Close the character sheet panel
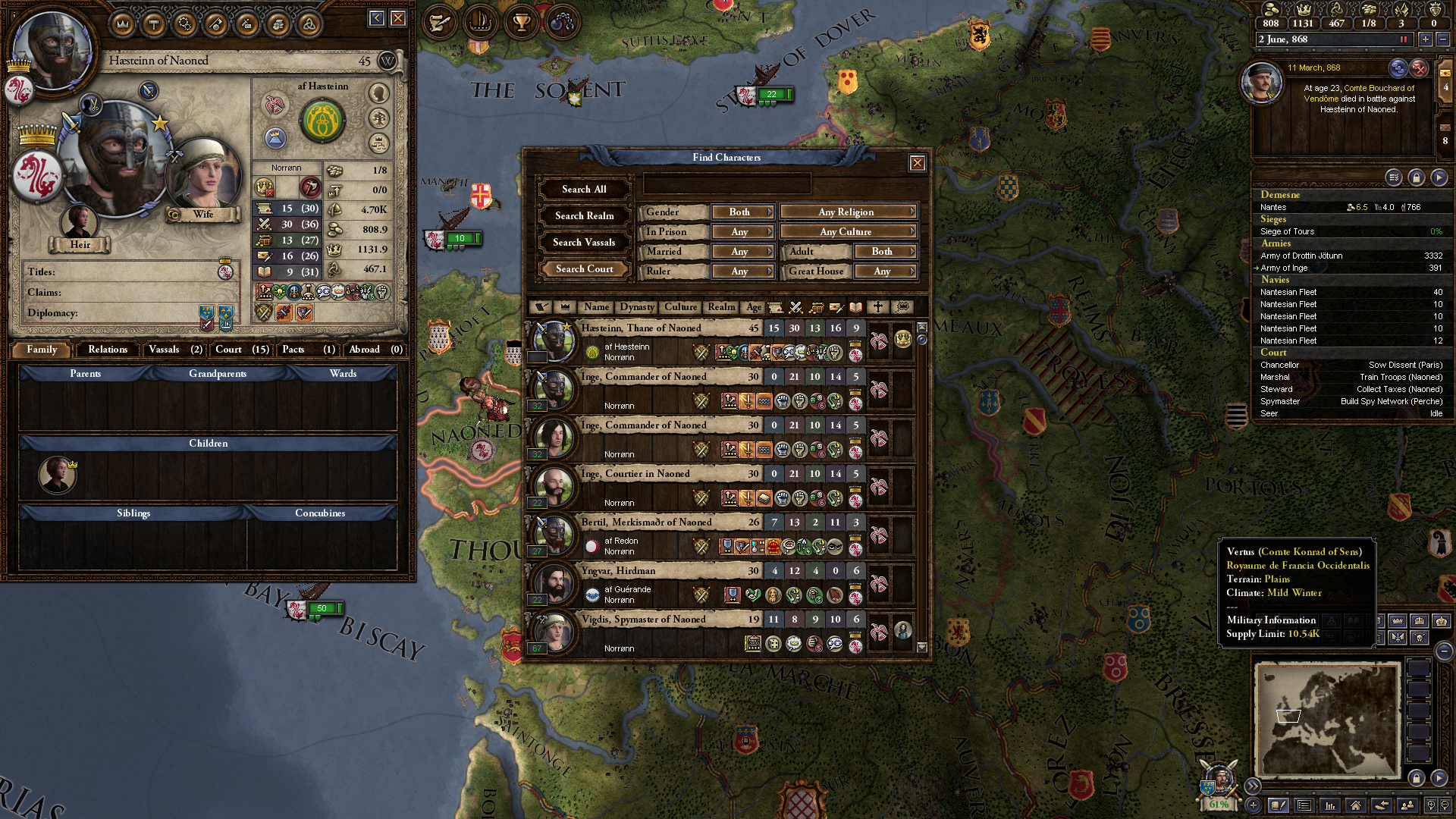The width and height of the screenshot is (1456, 819). [398, 18]
